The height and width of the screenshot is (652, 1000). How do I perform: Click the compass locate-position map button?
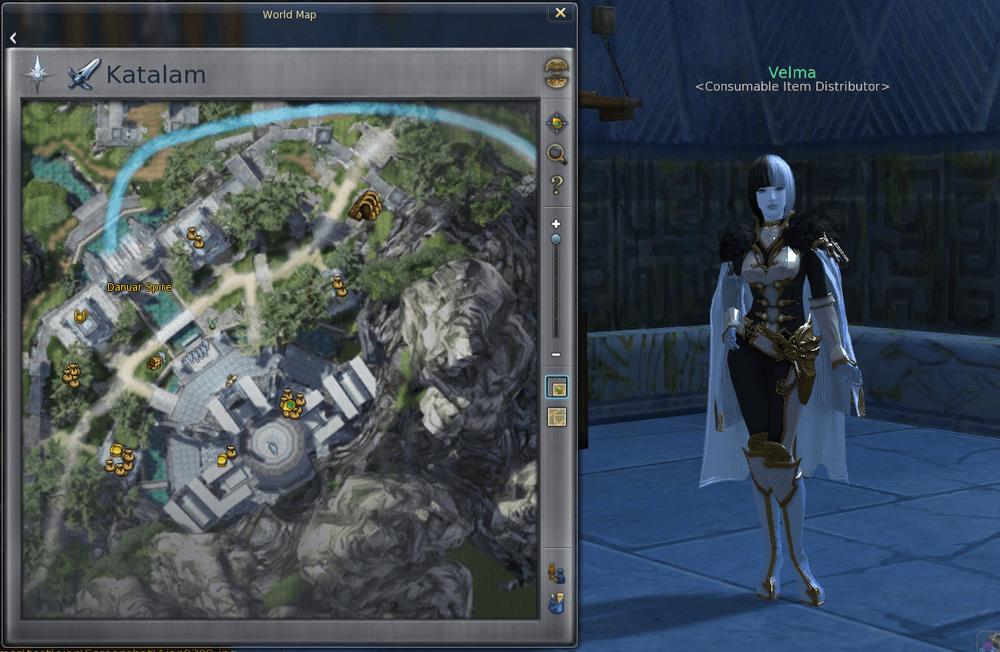pos(556,123)
